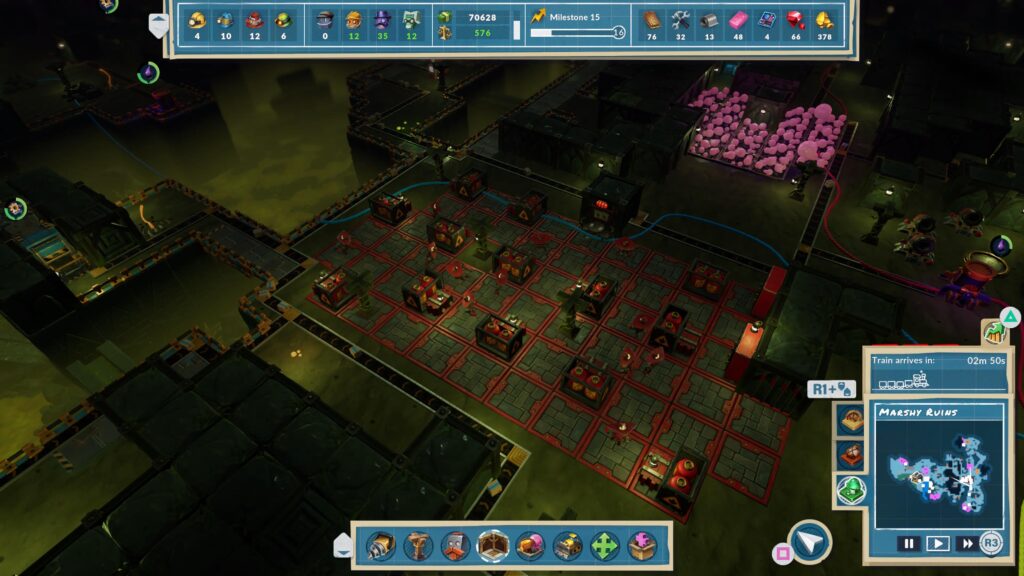The image size is (1024, 576).
Task: Select the highlighted room-building tool
Action: point(493,545)
